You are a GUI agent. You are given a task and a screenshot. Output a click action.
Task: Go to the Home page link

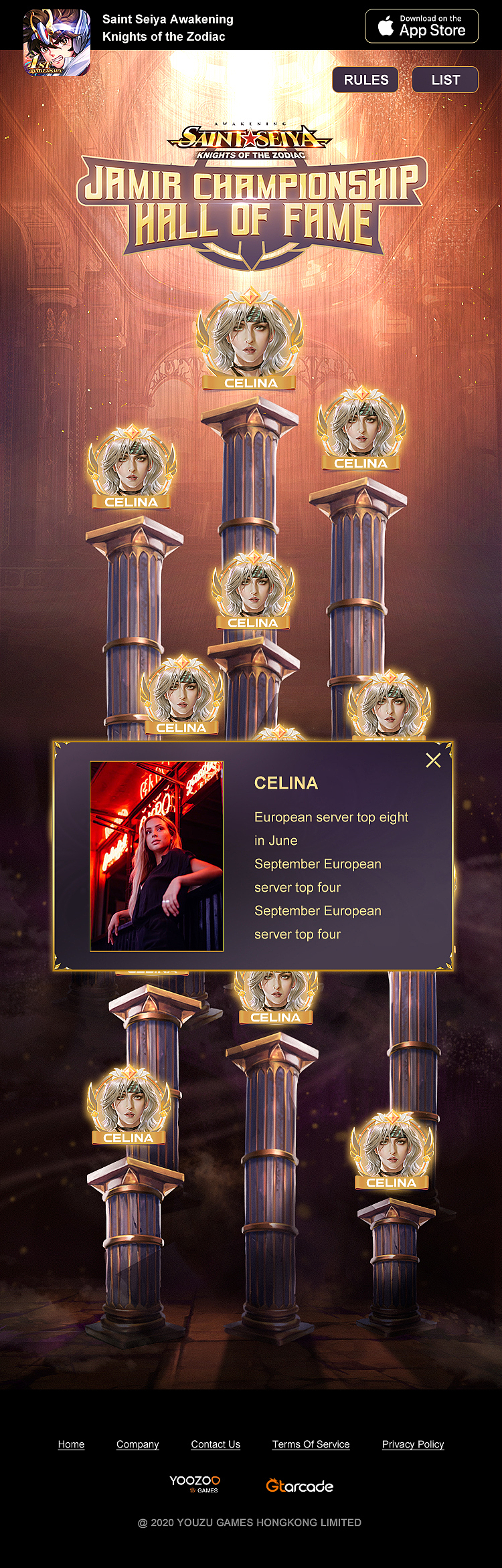click(71, 1444)
